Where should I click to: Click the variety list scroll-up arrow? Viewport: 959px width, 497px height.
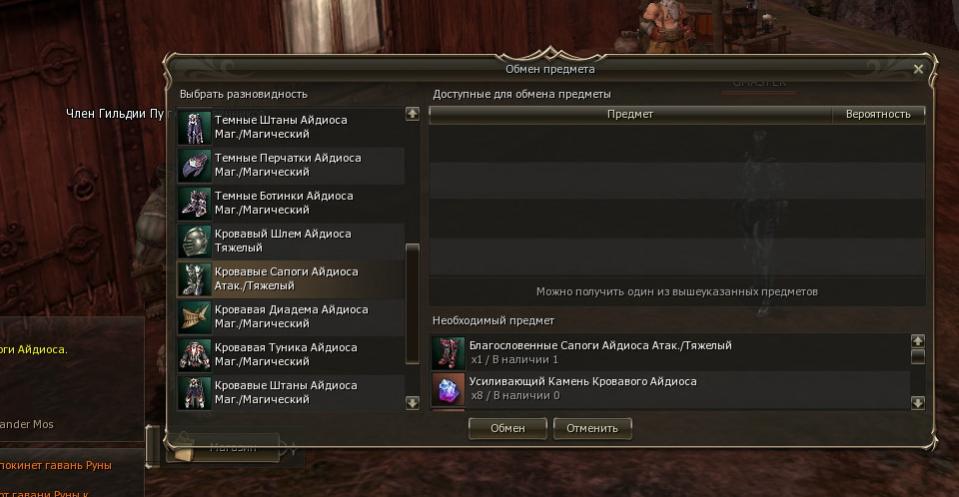tap(412, 115)
